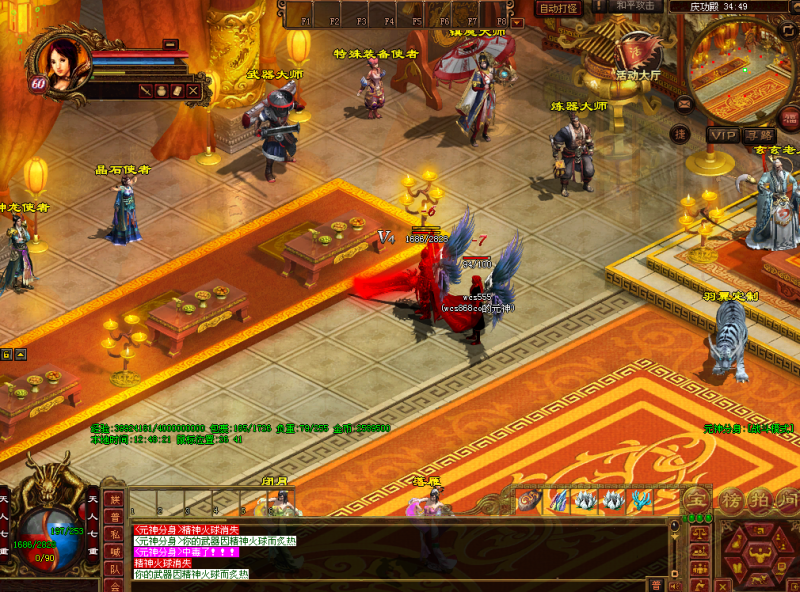Open the 寻路 pathfinding button
Screen dimensions: 800x592
click(x=759, y=134)
